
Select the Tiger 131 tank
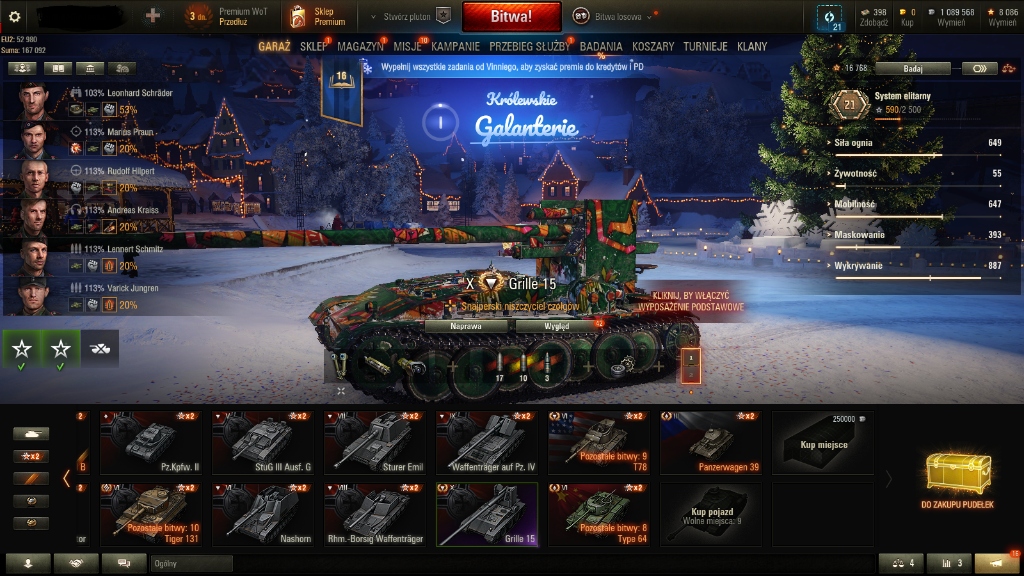click(150, 514)
